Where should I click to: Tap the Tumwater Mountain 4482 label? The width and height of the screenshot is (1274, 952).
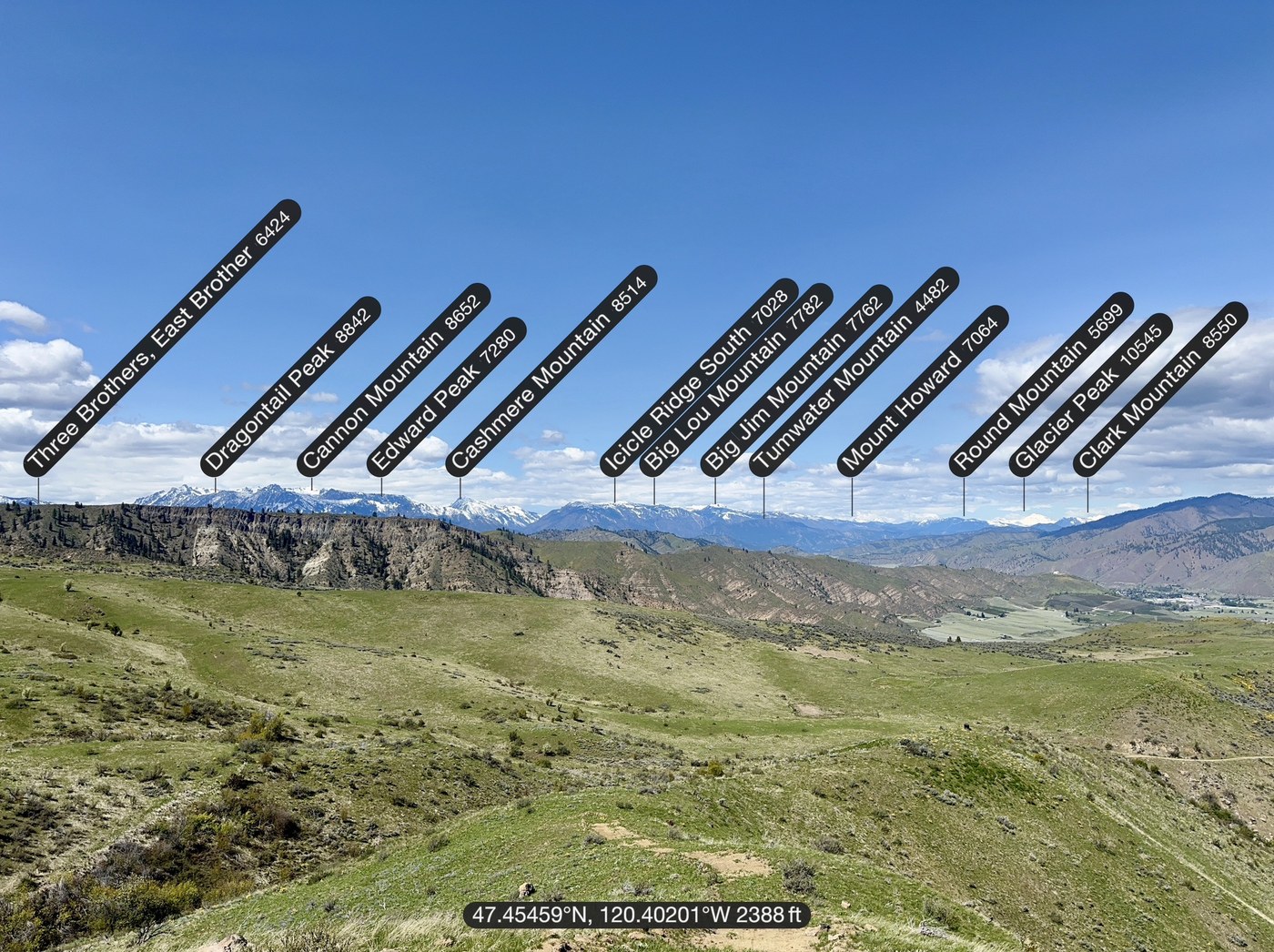tap(854, 371)
